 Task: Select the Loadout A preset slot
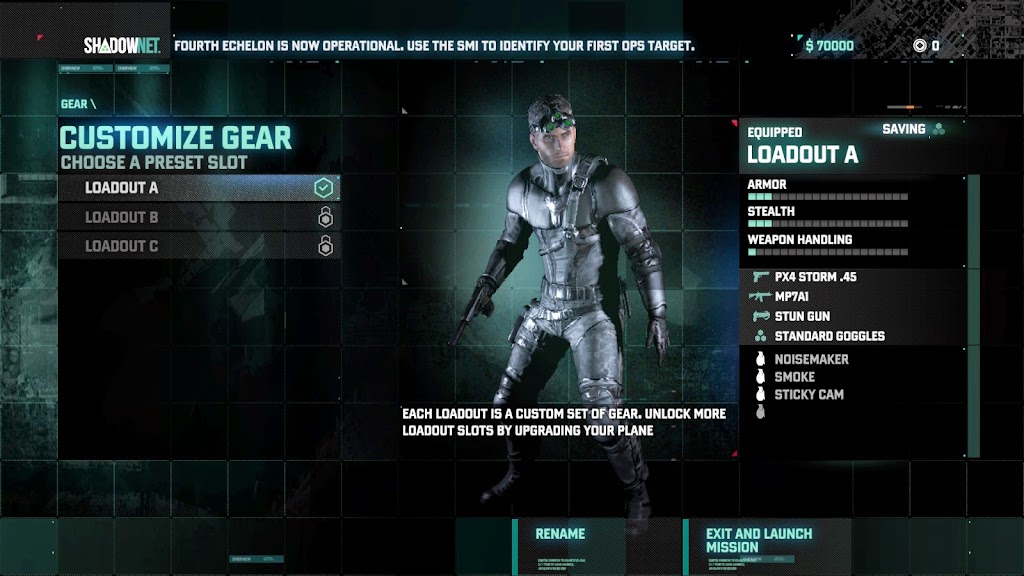pos(198,188)
